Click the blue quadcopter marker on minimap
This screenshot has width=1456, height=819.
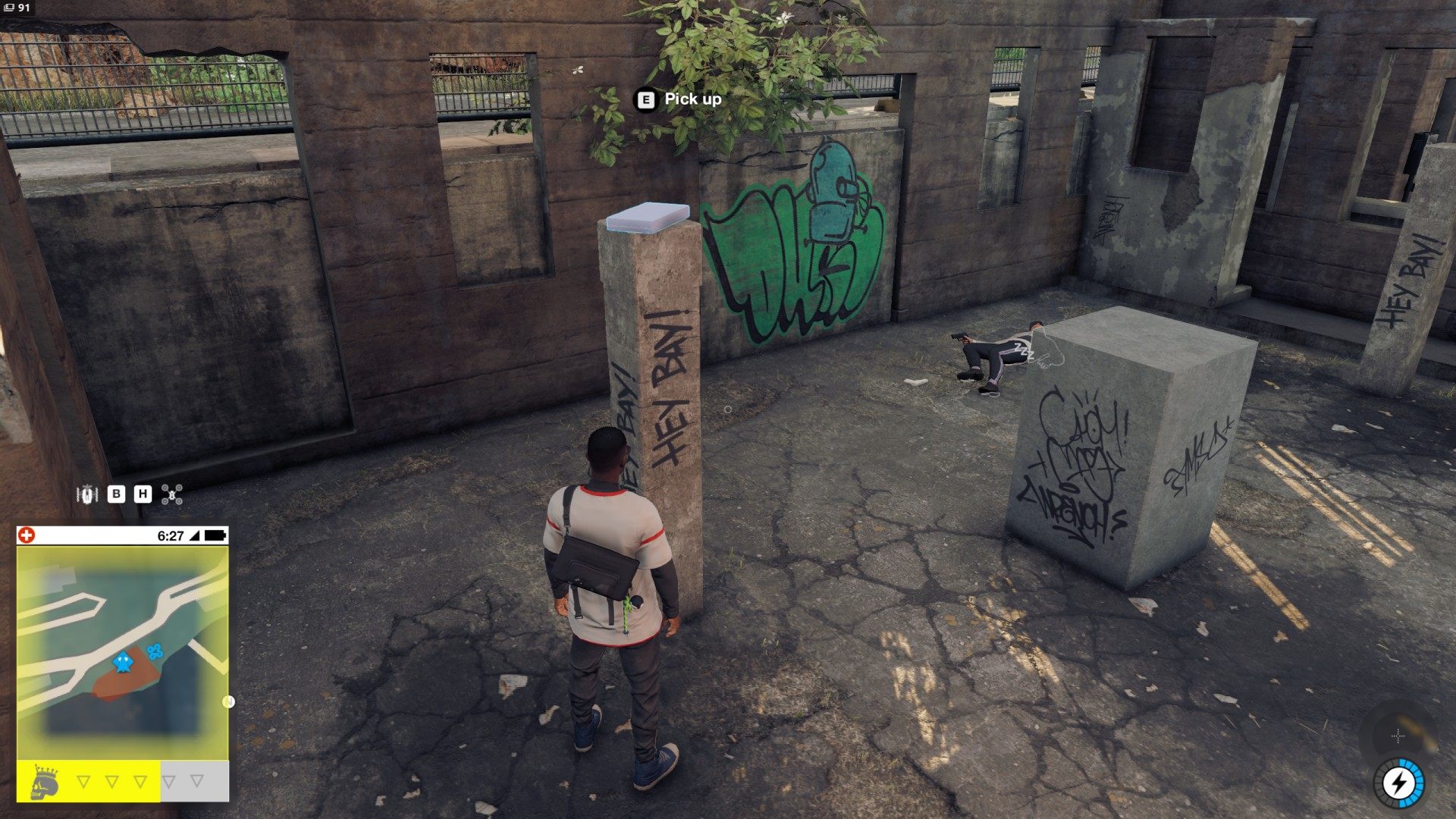155,651
